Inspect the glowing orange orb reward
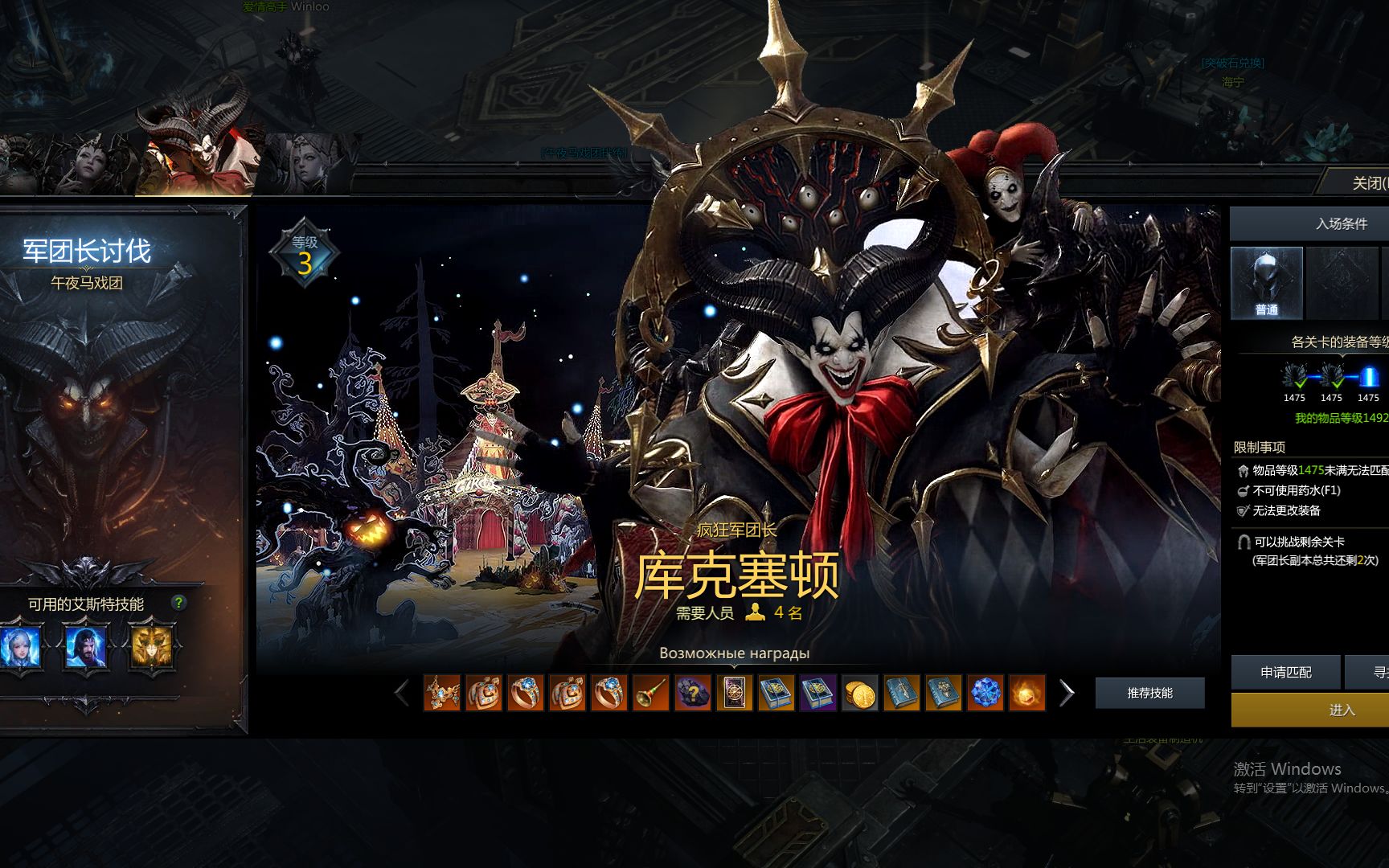1389x868 pixels. click(1026, 693)
